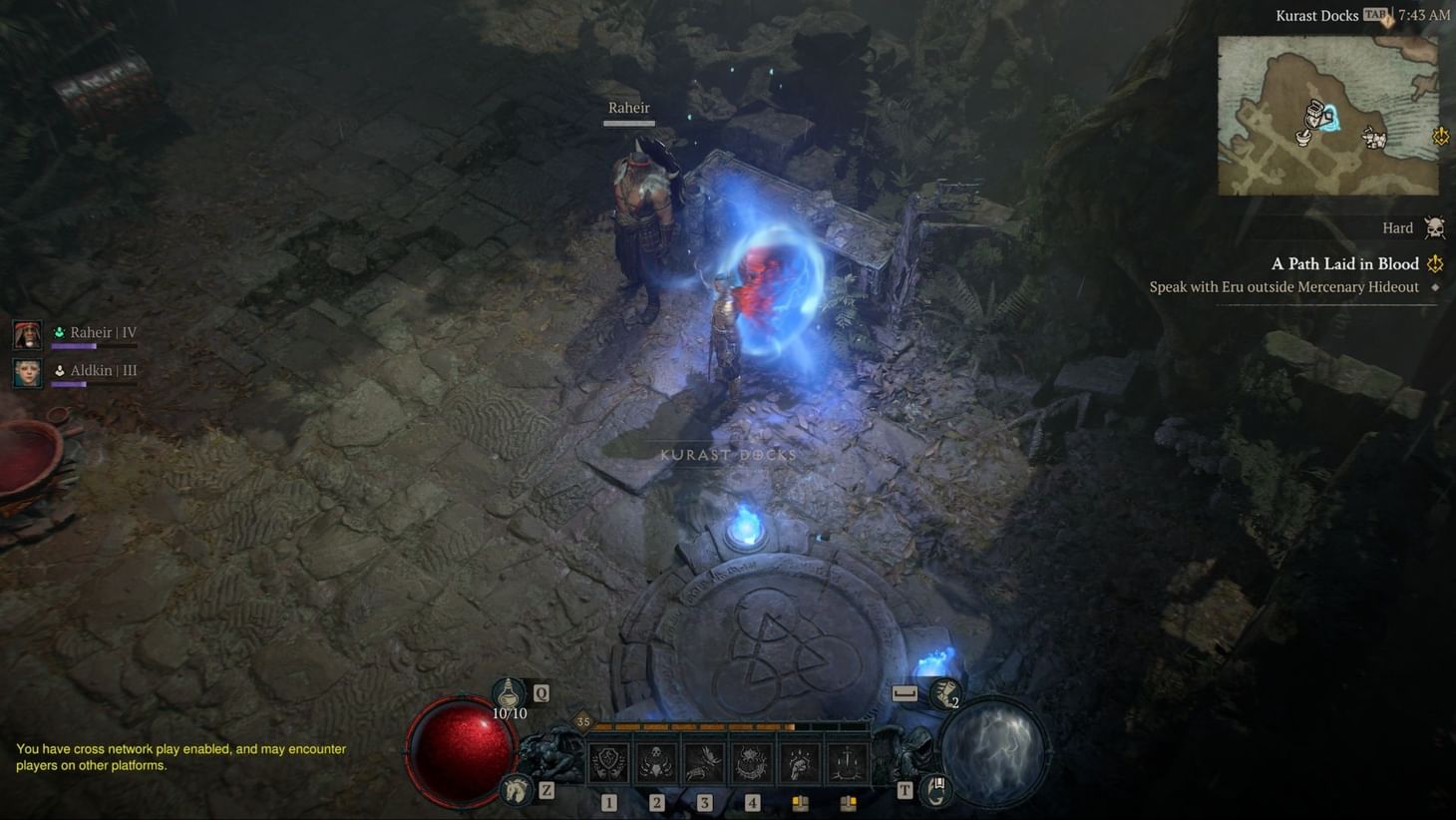Select the quest marker icon on the minimap

[1440, 137]
